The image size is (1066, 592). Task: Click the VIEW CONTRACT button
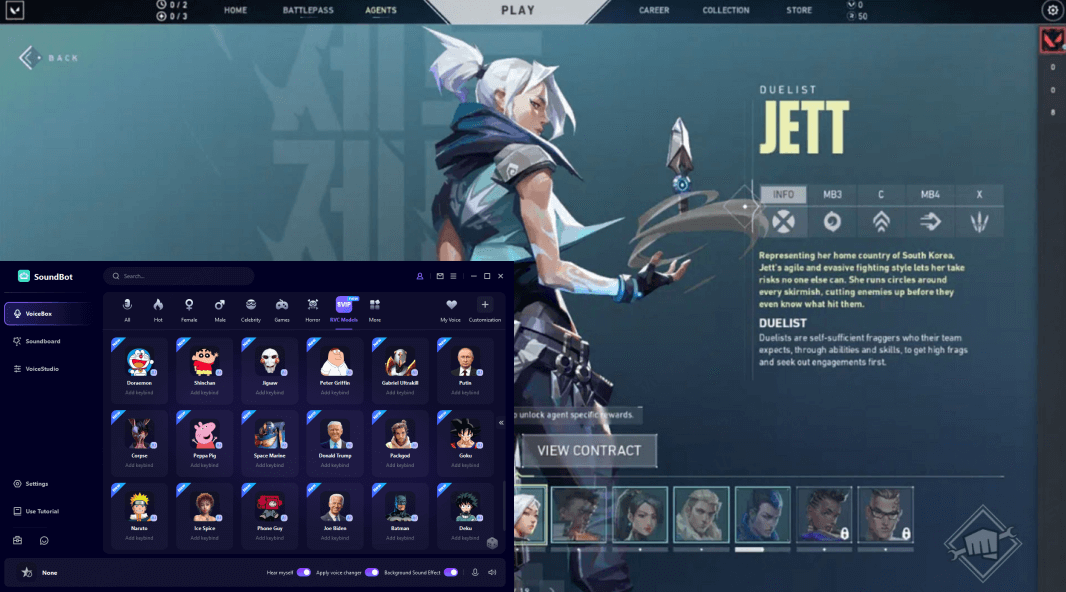(x=589, y=450)
